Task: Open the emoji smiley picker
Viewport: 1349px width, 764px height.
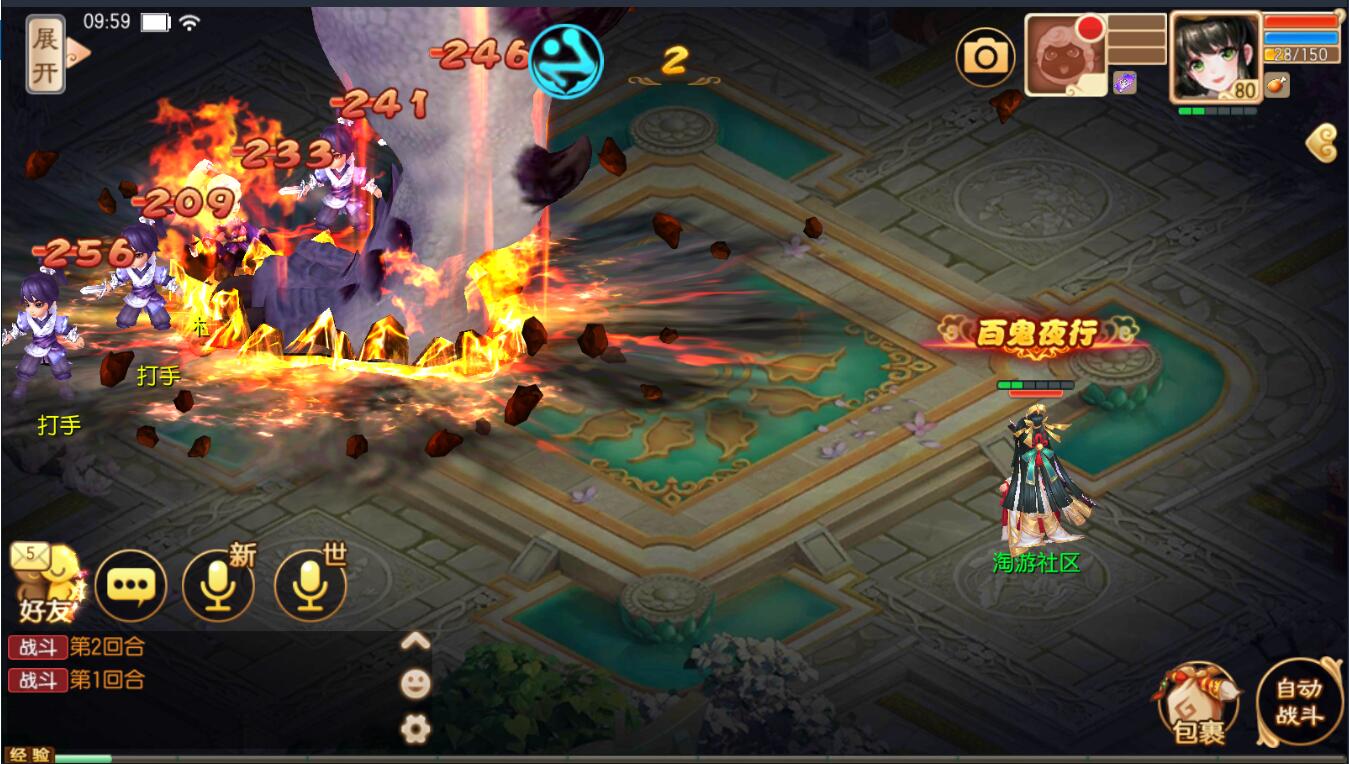Action: pos(415,684)
